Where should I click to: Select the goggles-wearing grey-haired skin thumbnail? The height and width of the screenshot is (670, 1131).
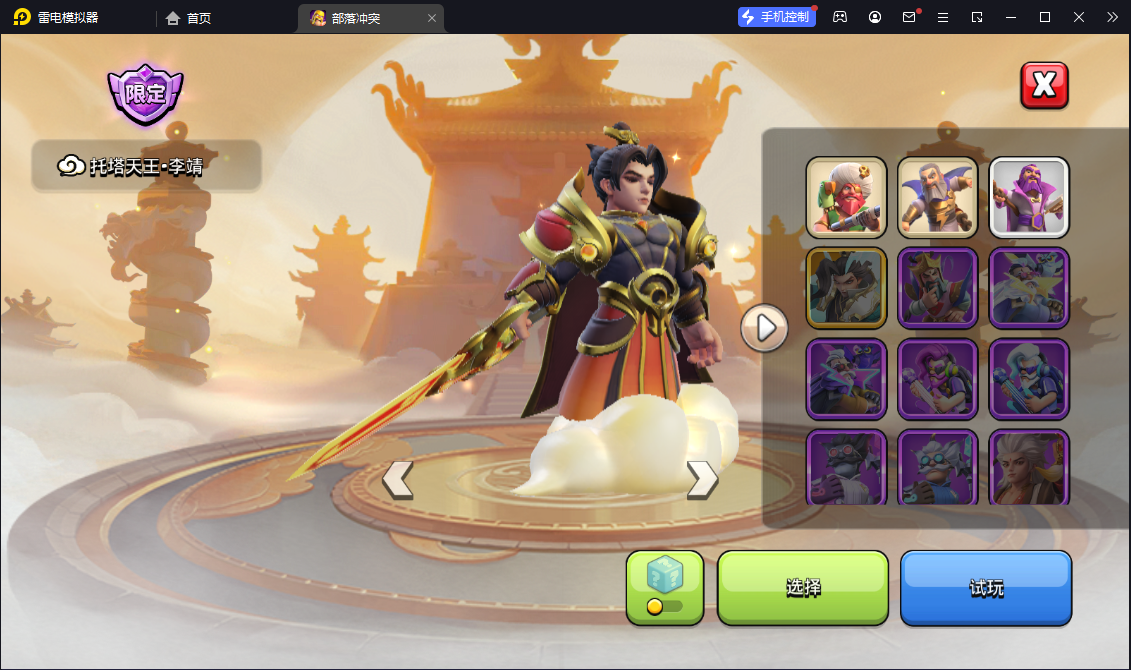click(x=937, y=468)
